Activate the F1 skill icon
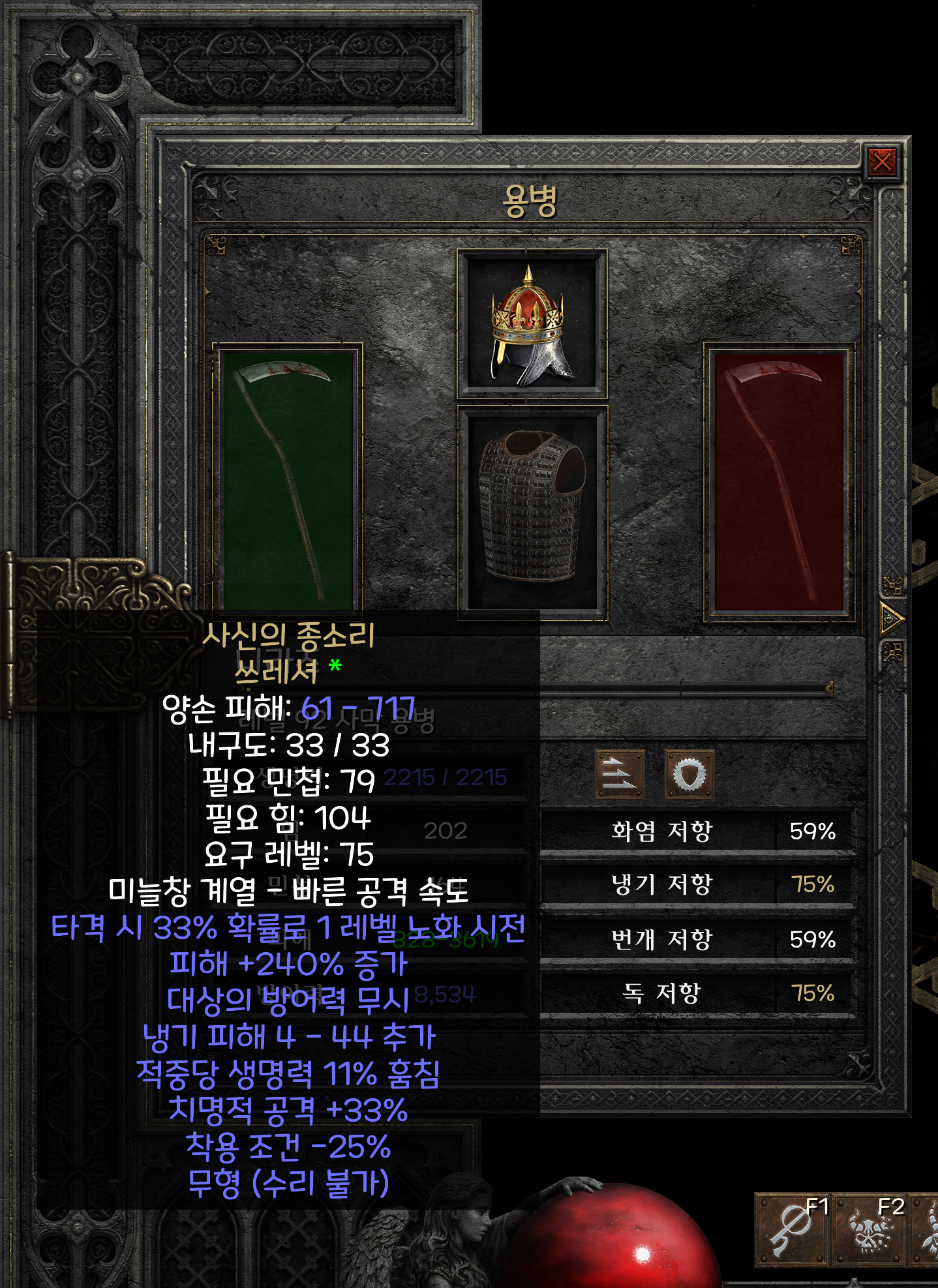This screenshot has width=938, height=1288. [793, 1229]
